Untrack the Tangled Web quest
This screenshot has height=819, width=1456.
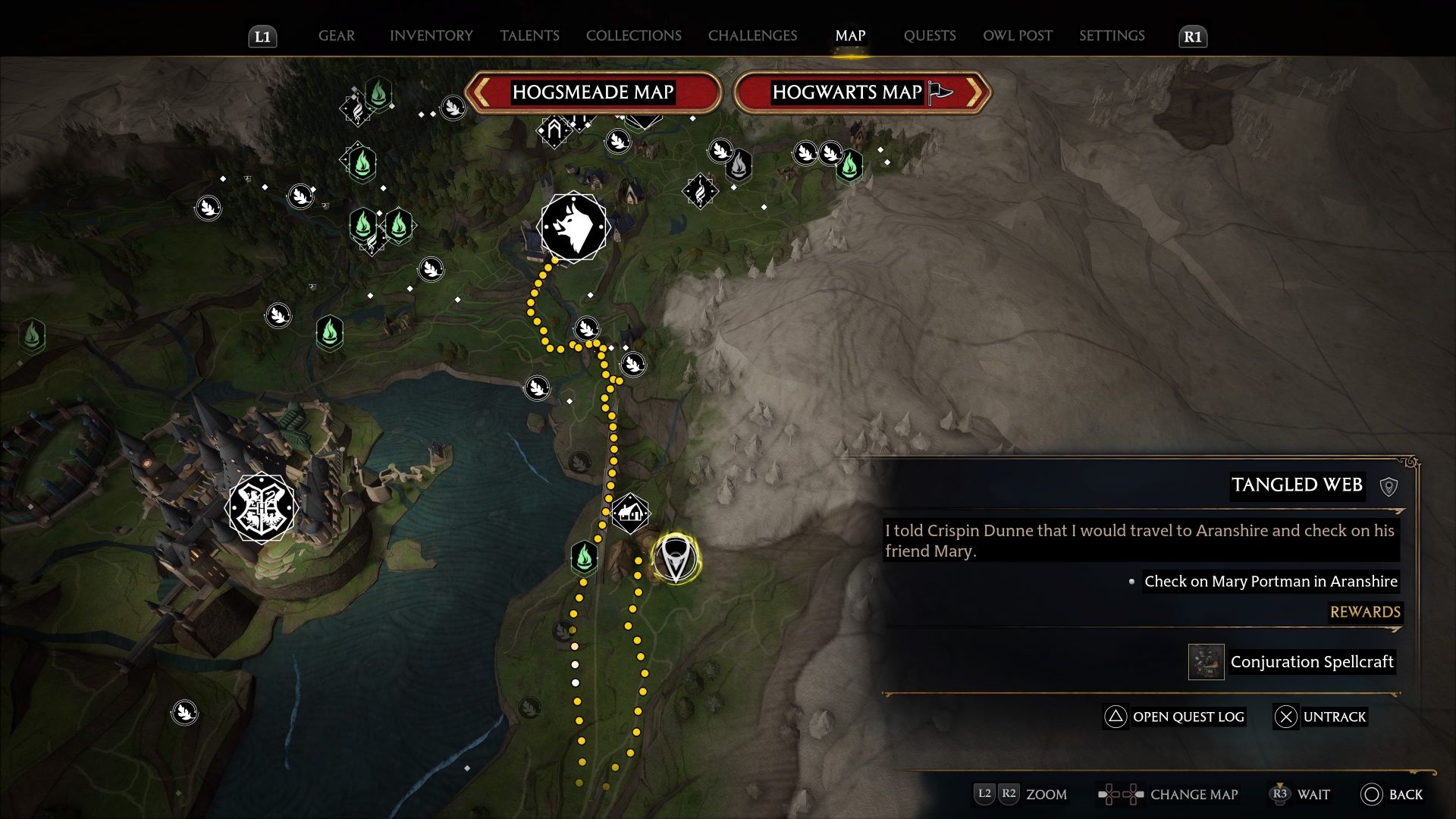tap(1319, 717)
